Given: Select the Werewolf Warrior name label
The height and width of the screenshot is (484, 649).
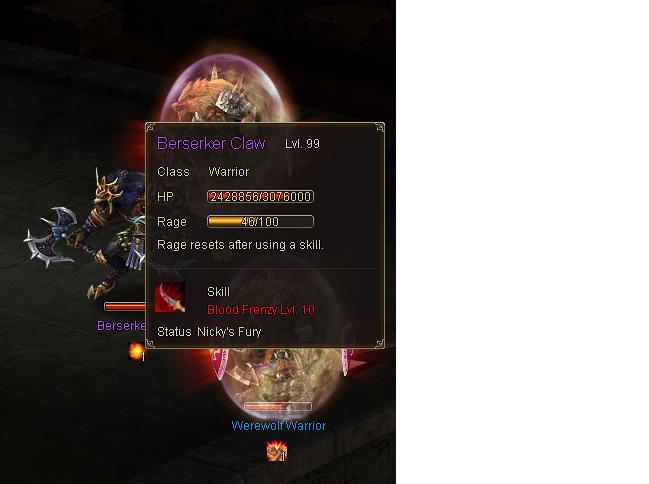Looking at the screenshot, I should pyautogui.click(x=278, y=425).
